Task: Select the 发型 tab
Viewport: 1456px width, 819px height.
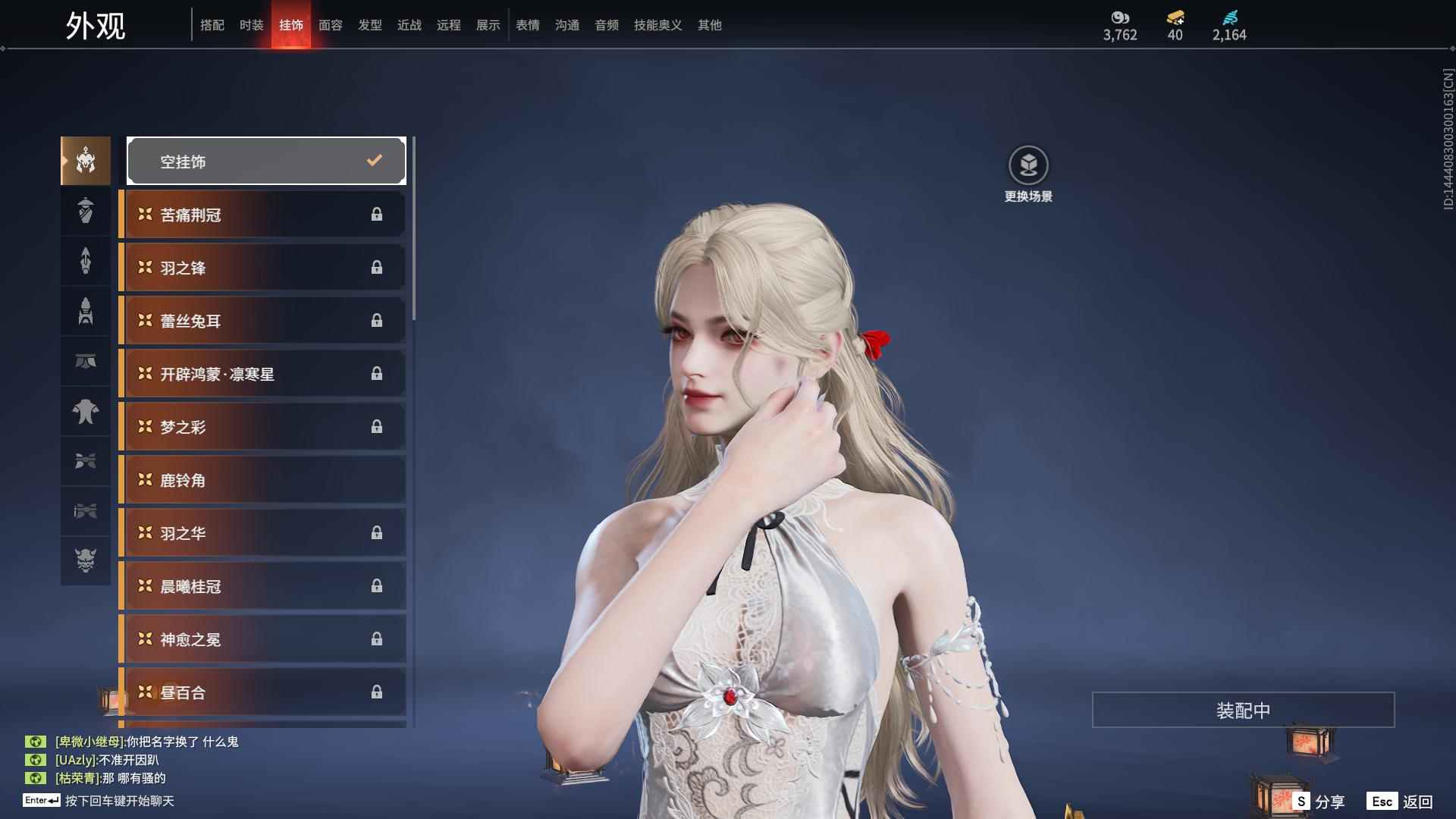Action: (369, 25)
